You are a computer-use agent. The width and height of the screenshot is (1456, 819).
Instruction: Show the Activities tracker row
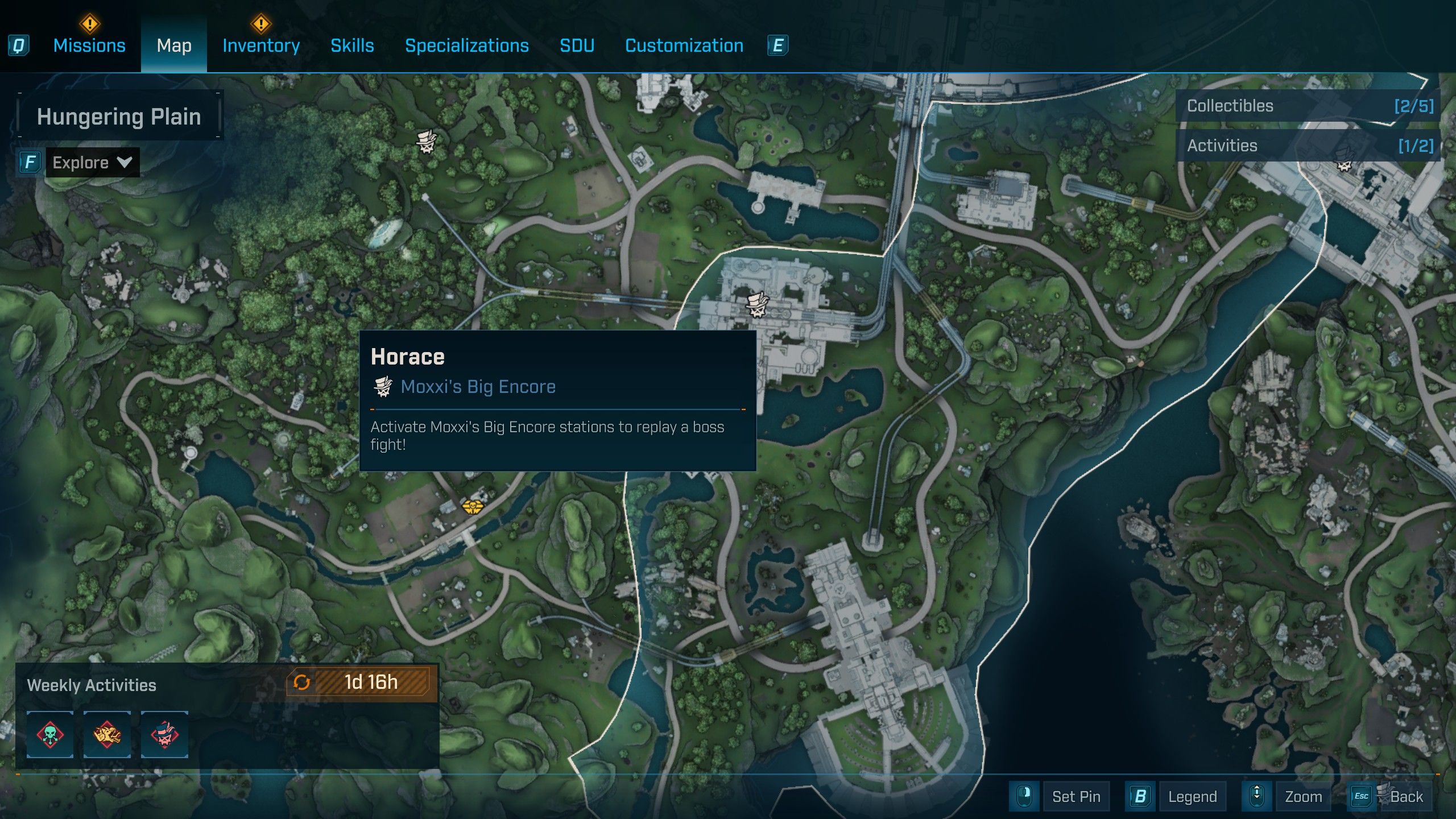pyautogui.click(x=1308, y=146)
